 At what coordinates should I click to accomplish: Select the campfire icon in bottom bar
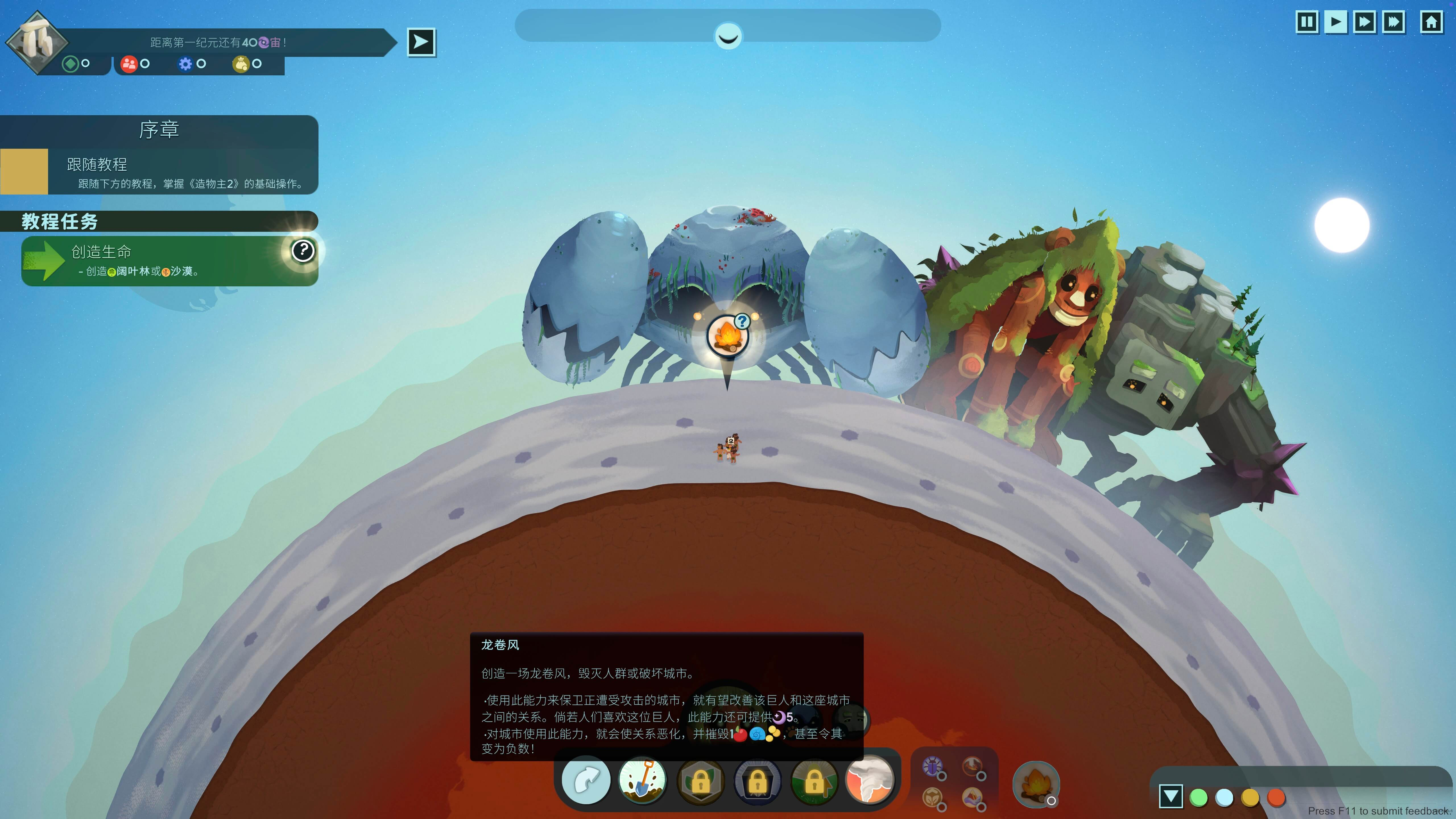click(1035, 784)
